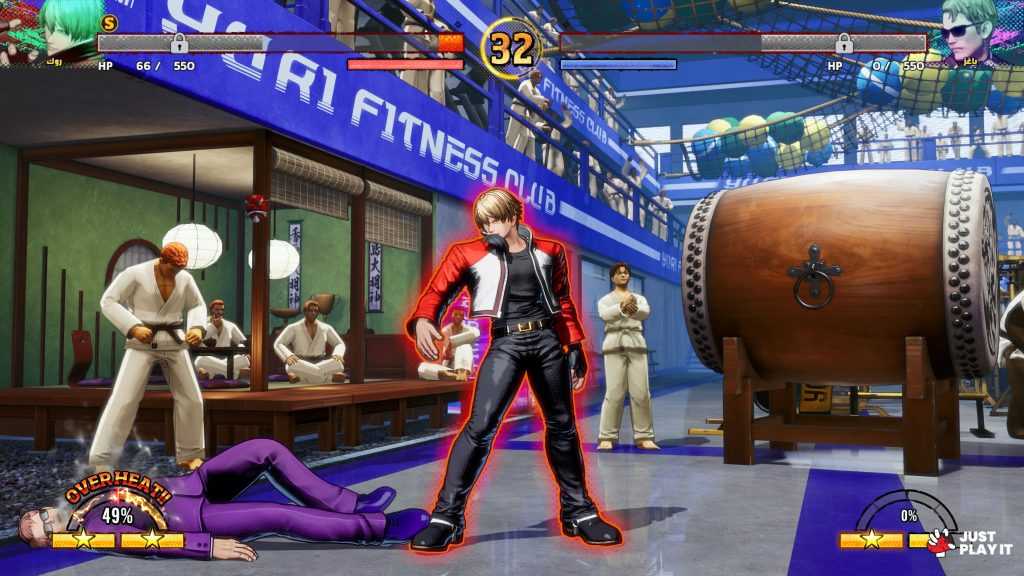
Task: Click the gold S badge icon
Action: click(x=110, y=22)
